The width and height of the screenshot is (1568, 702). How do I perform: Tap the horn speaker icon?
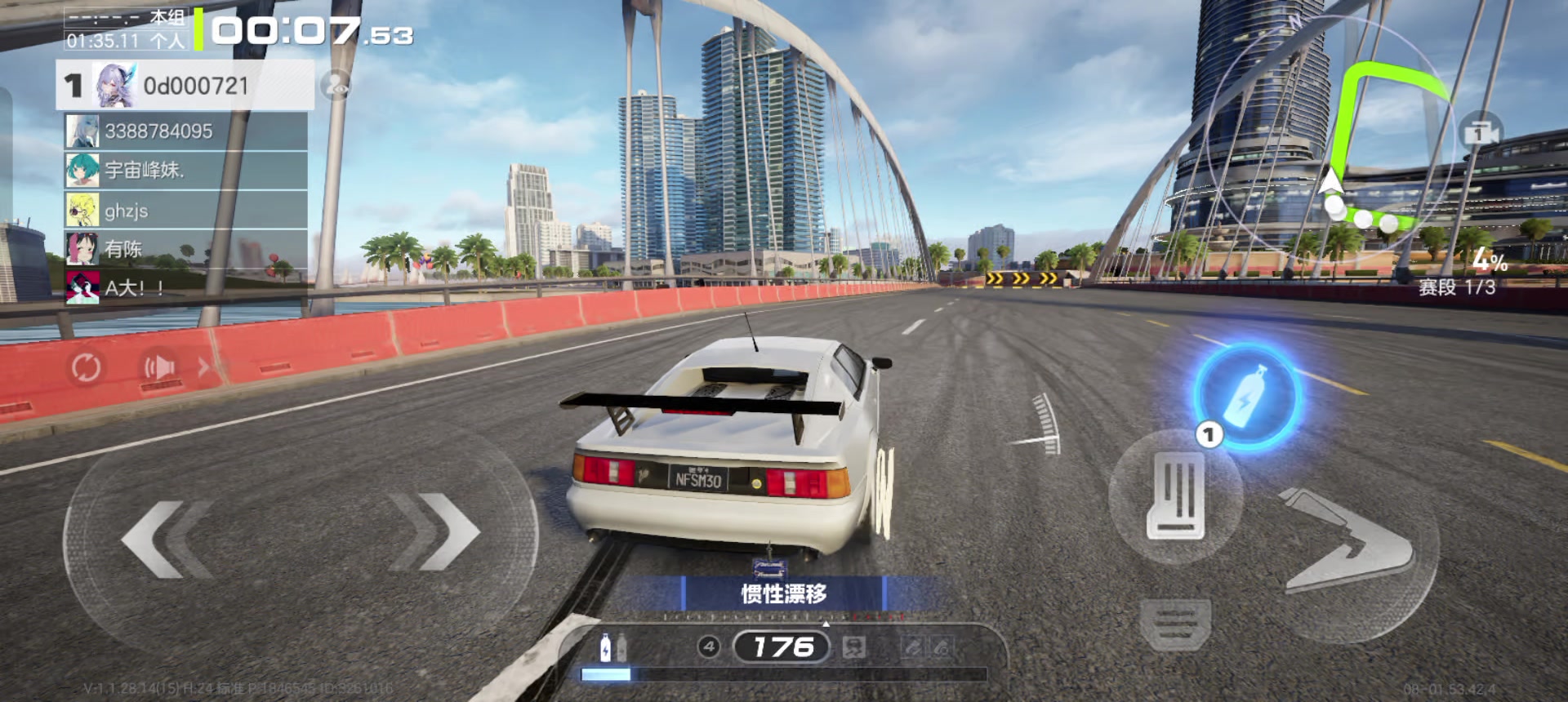tap(160, 368)
